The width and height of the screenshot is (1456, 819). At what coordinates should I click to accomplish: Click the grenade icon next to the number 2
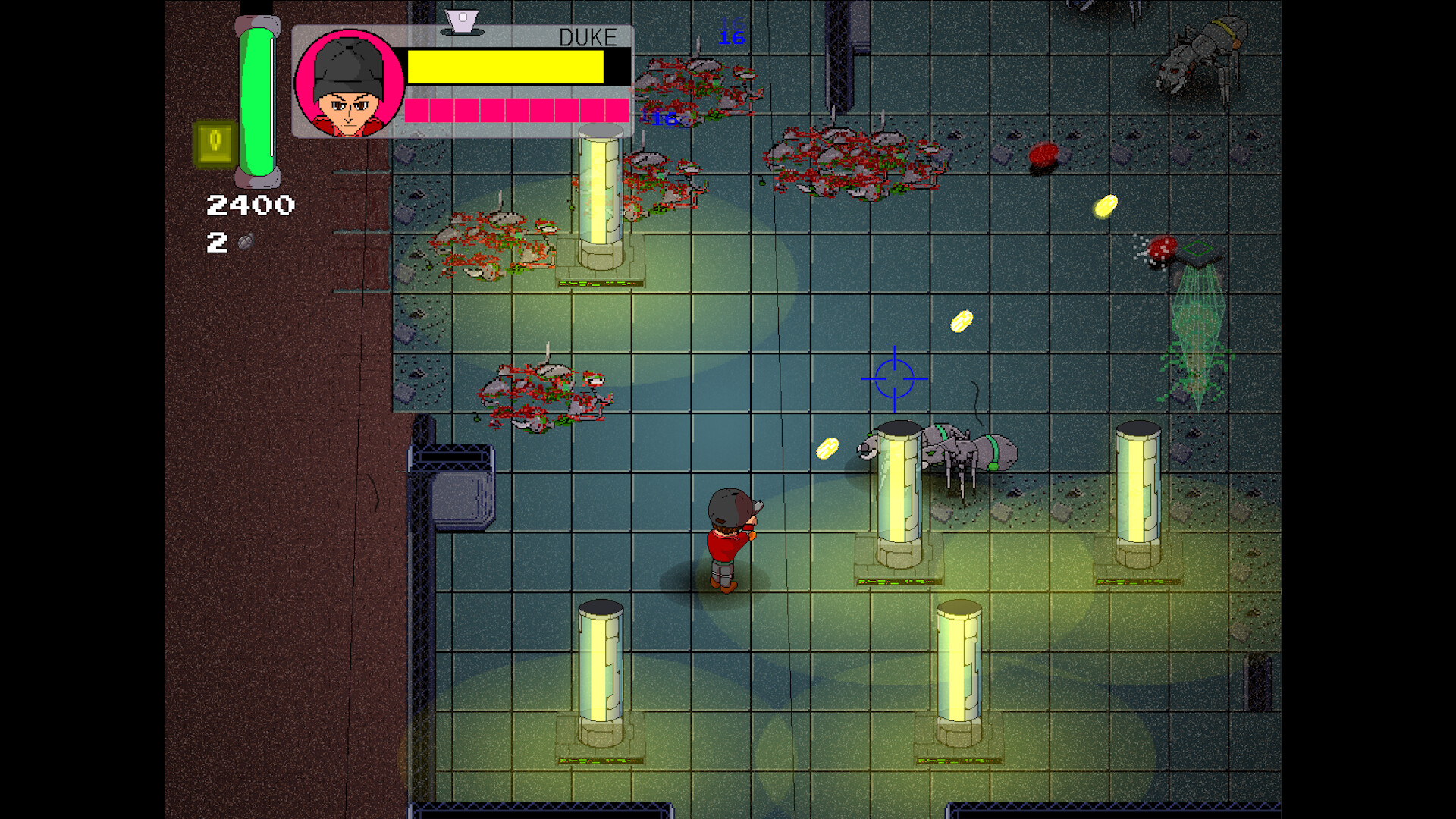click(x=244, y=243)
